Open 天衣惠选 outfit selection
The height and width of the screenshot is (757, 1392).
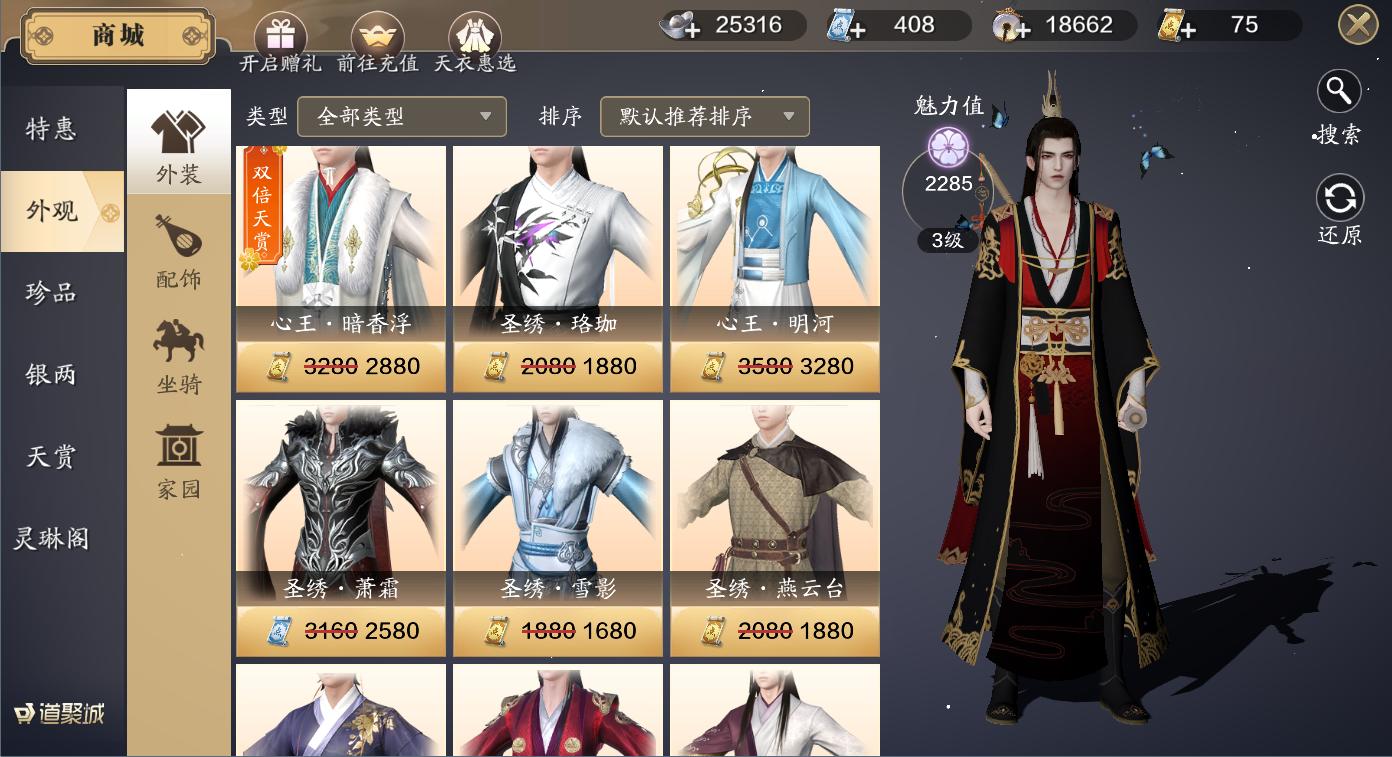[x=475, y=40]
